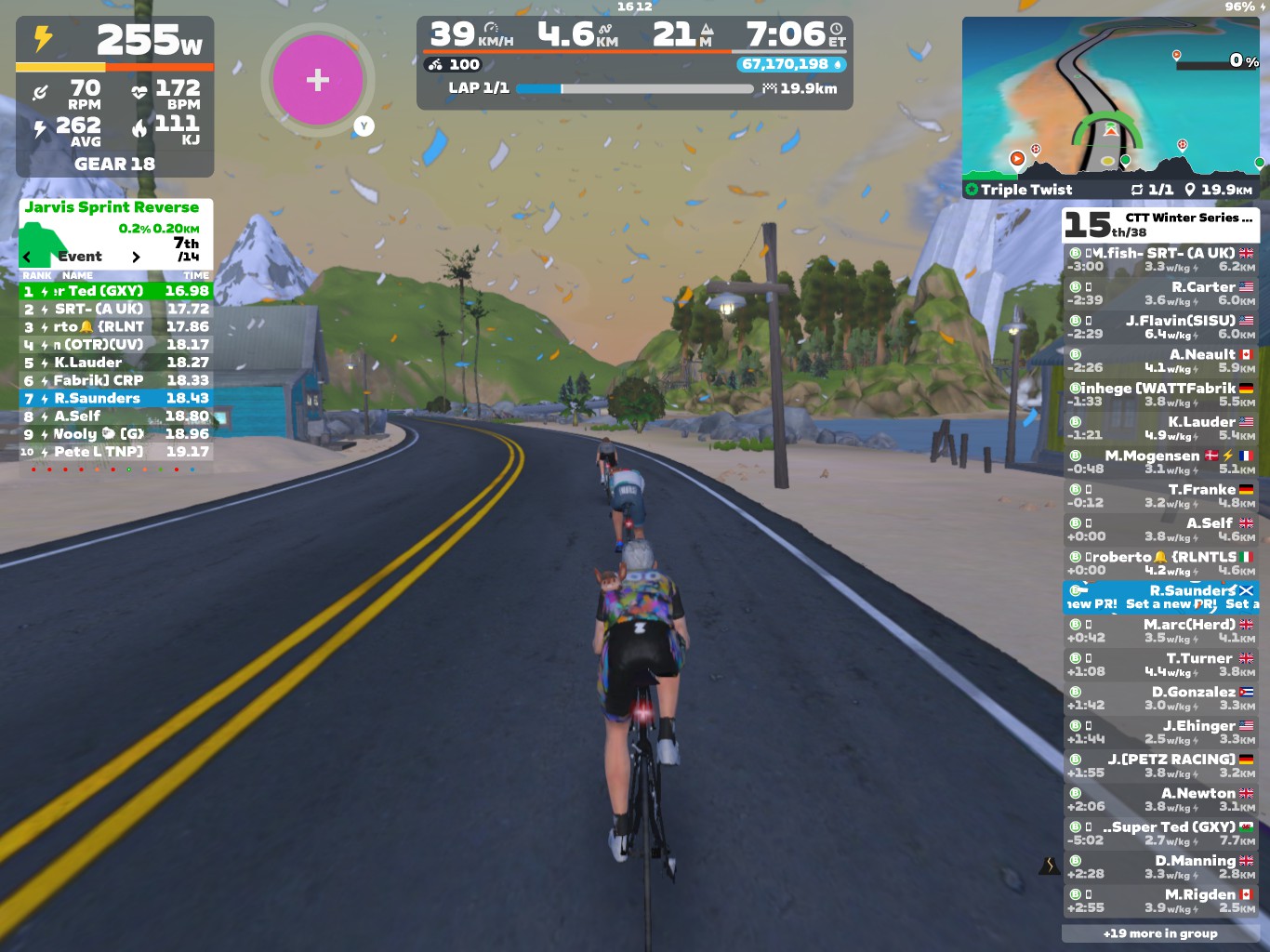This screenshot has height=952, width=1270.
Task: Choose D.Gonzalez in the riders list
Action: pyautogui.click(x=1160, y=698)
